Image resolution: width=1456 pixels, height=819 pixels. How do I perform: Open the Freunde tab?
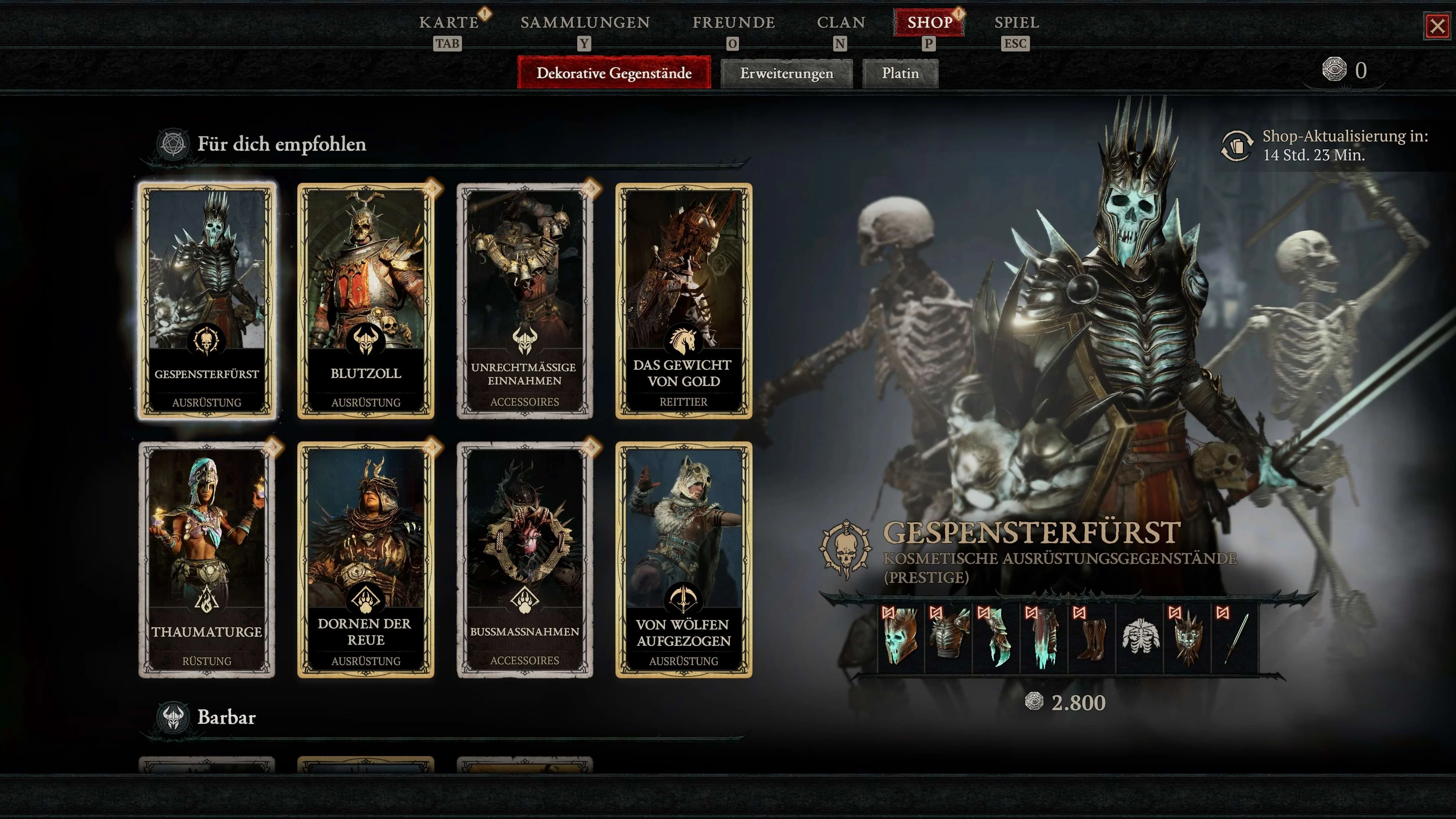click(x=733, y=23)
